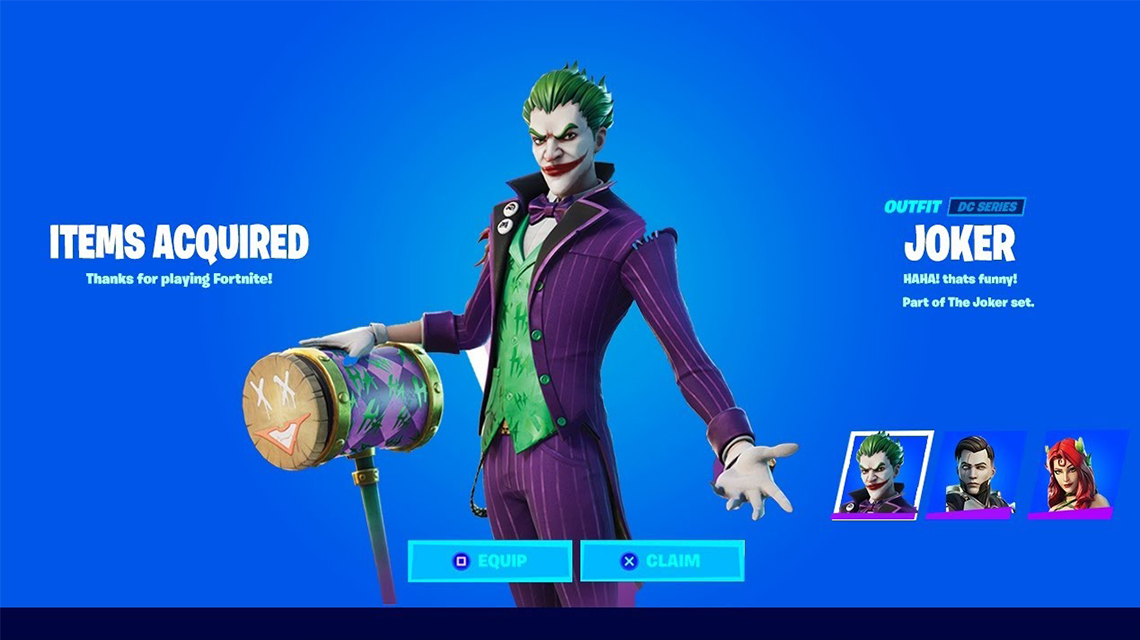Pick the red-haired female outfit thumbnail
This screenshot has width=1140, height=640.
(1075, 475)
